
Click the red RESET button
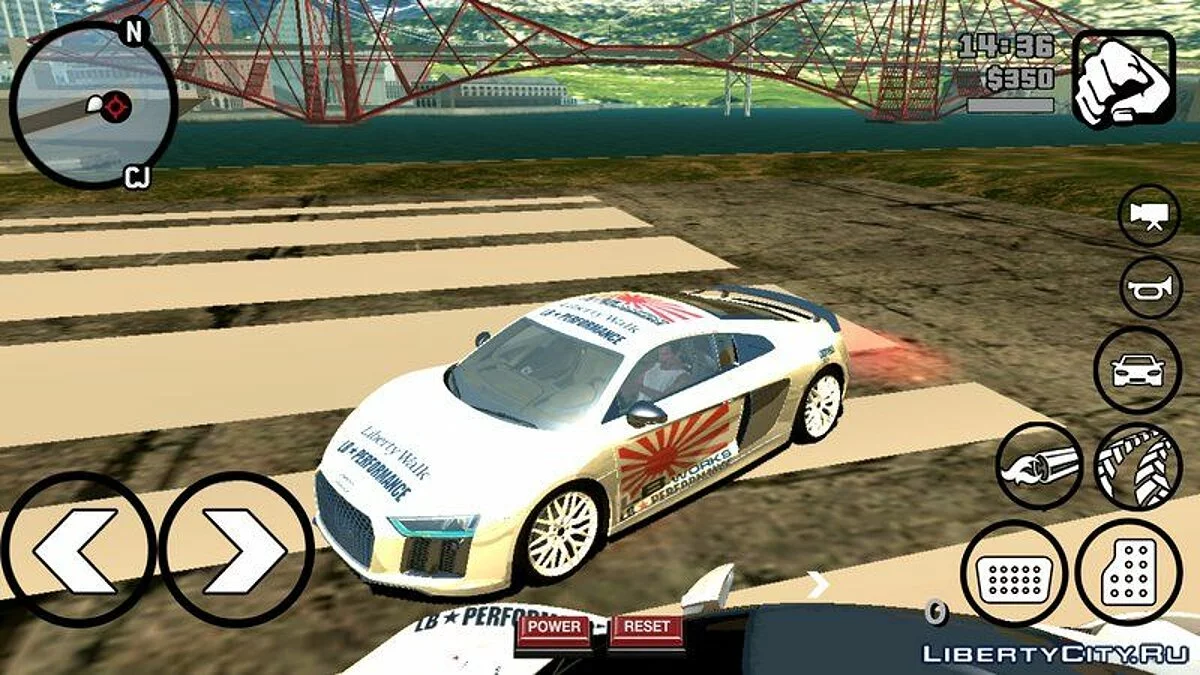[646, 627]
